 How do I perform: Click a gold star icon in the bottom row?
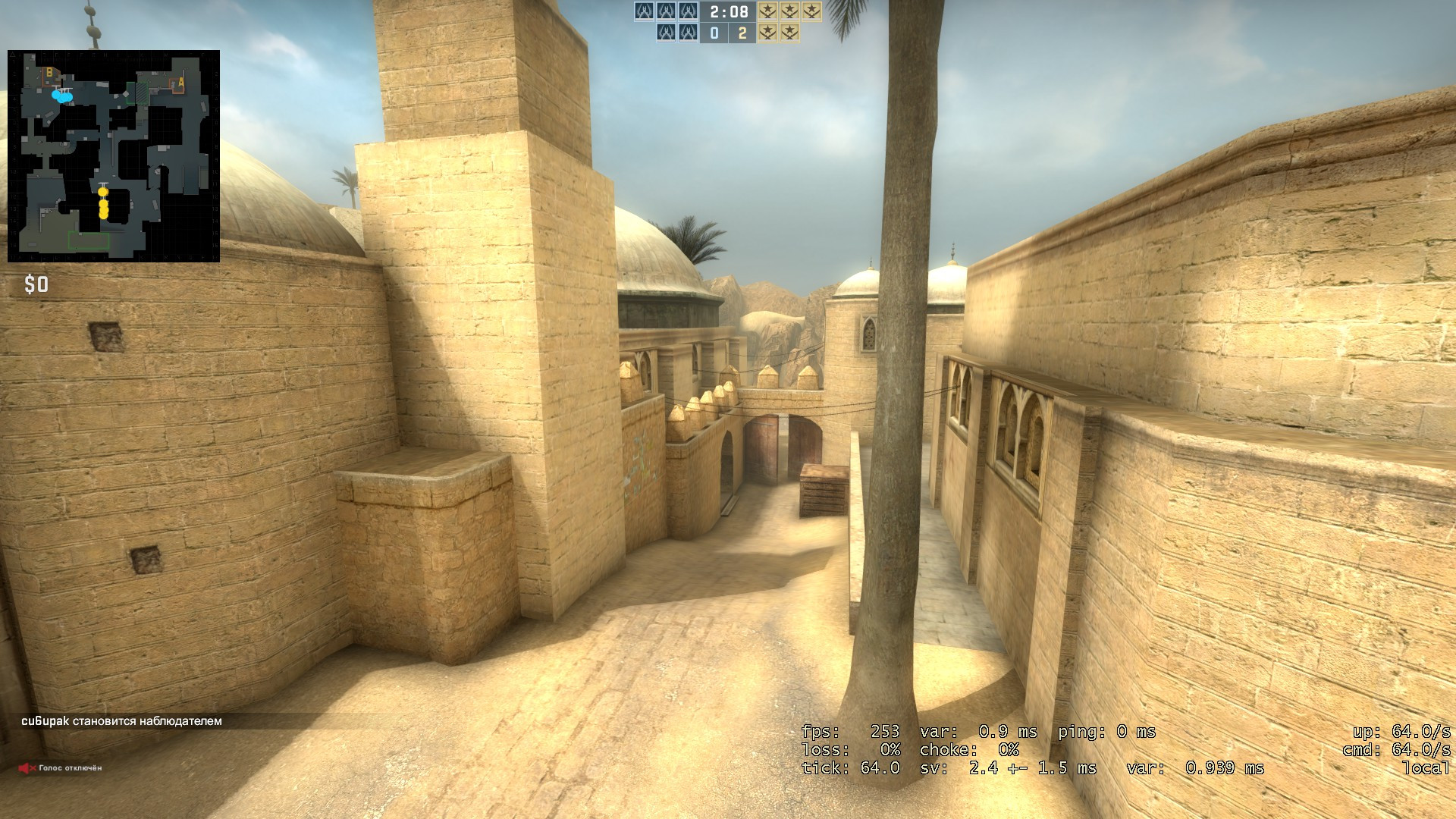click(768, 34)
